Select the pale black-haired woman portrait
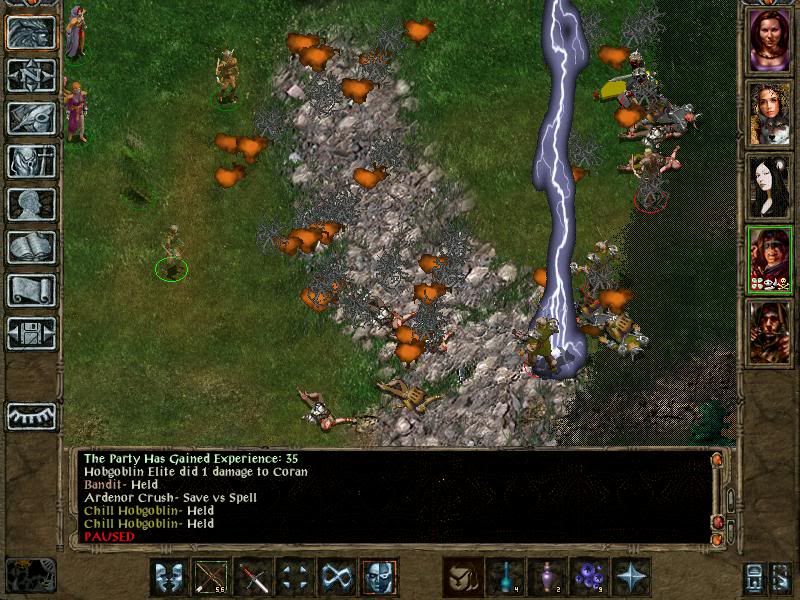 point(769,186)
